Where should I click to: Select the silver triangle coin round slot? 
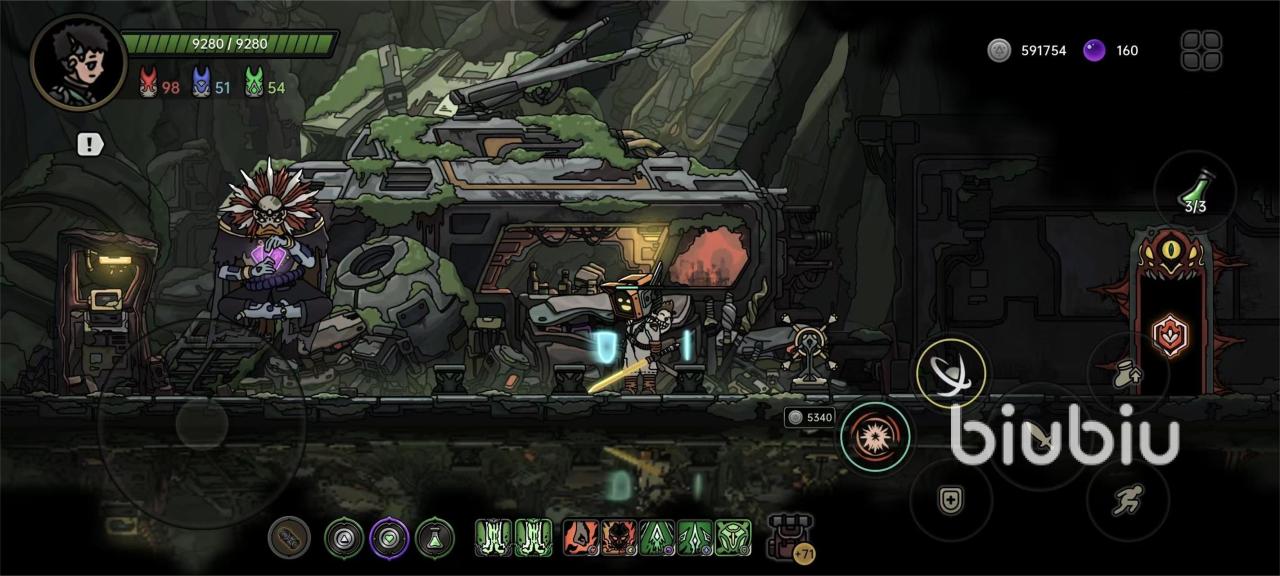pyautogui.click(x=344, y=538)
